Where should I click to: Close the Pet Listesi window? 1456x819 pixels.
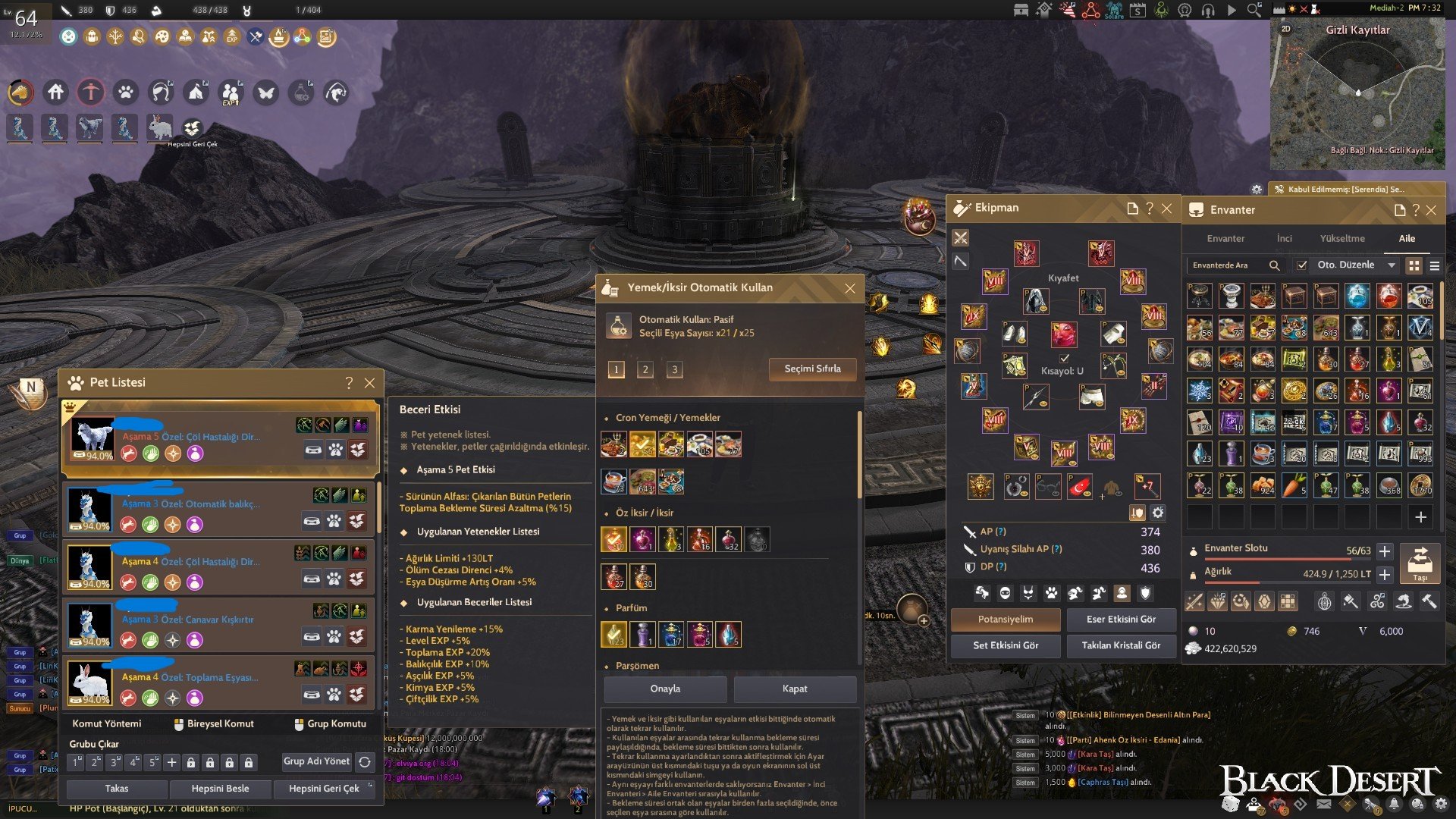369,383
